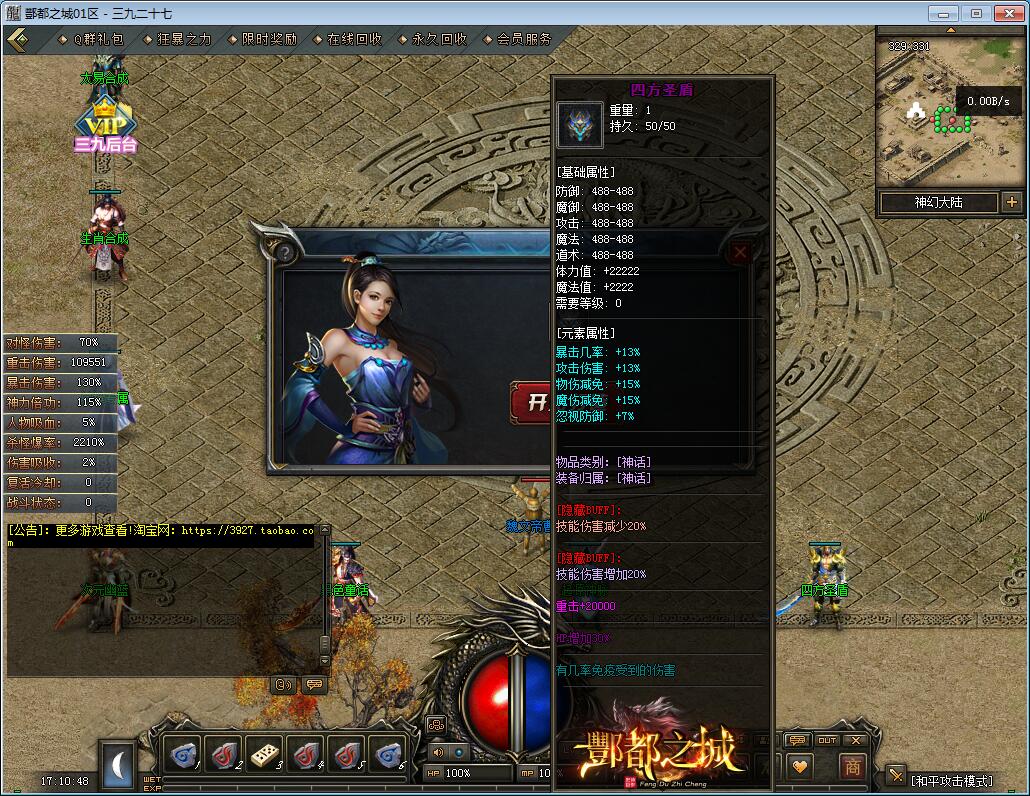Use the blue rune stone in slot 1
This screenshot has width=1030, height=796.
182,753
